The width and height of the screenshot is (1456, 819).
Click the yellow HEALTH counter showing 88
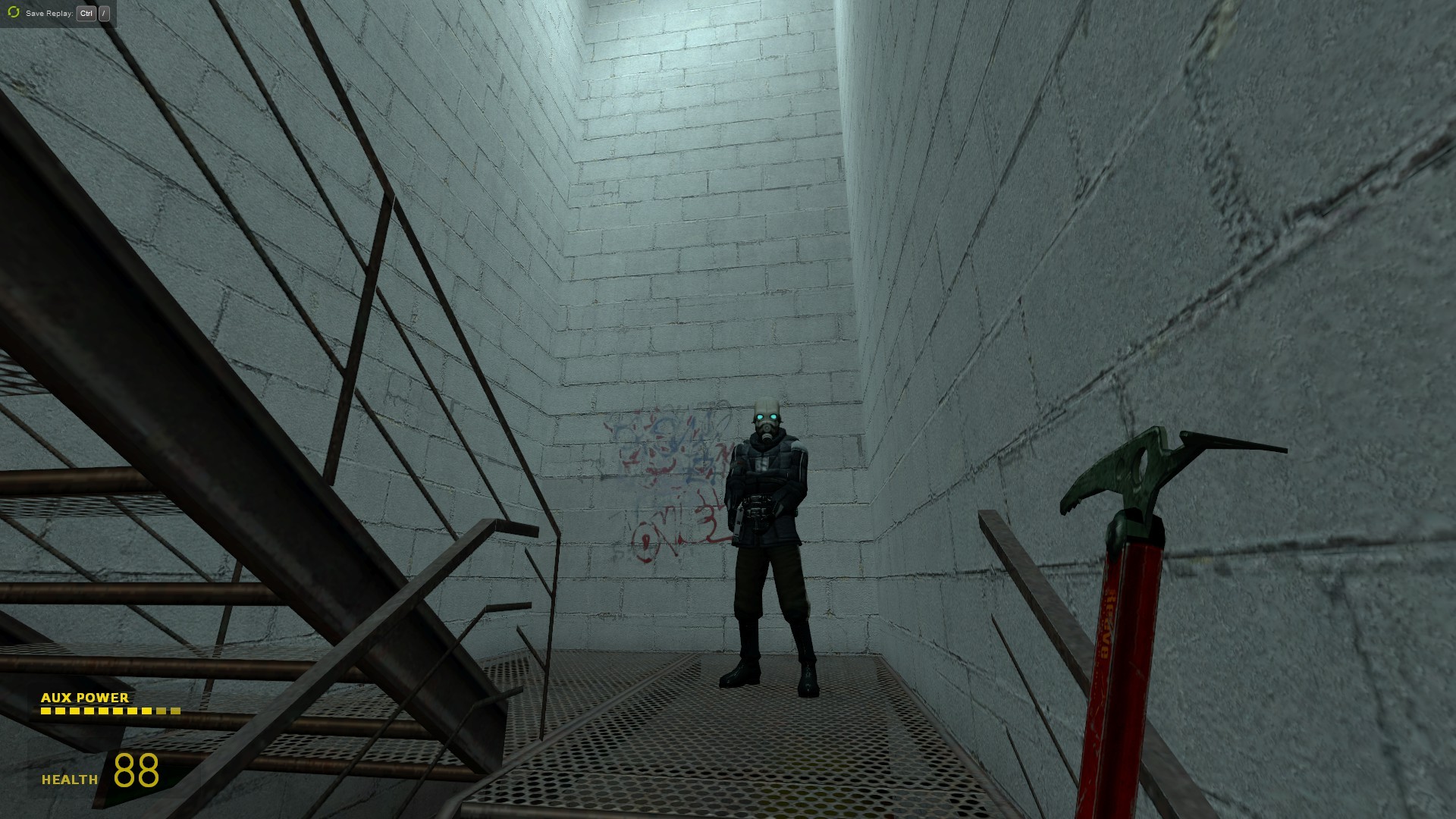pos(135,772)
